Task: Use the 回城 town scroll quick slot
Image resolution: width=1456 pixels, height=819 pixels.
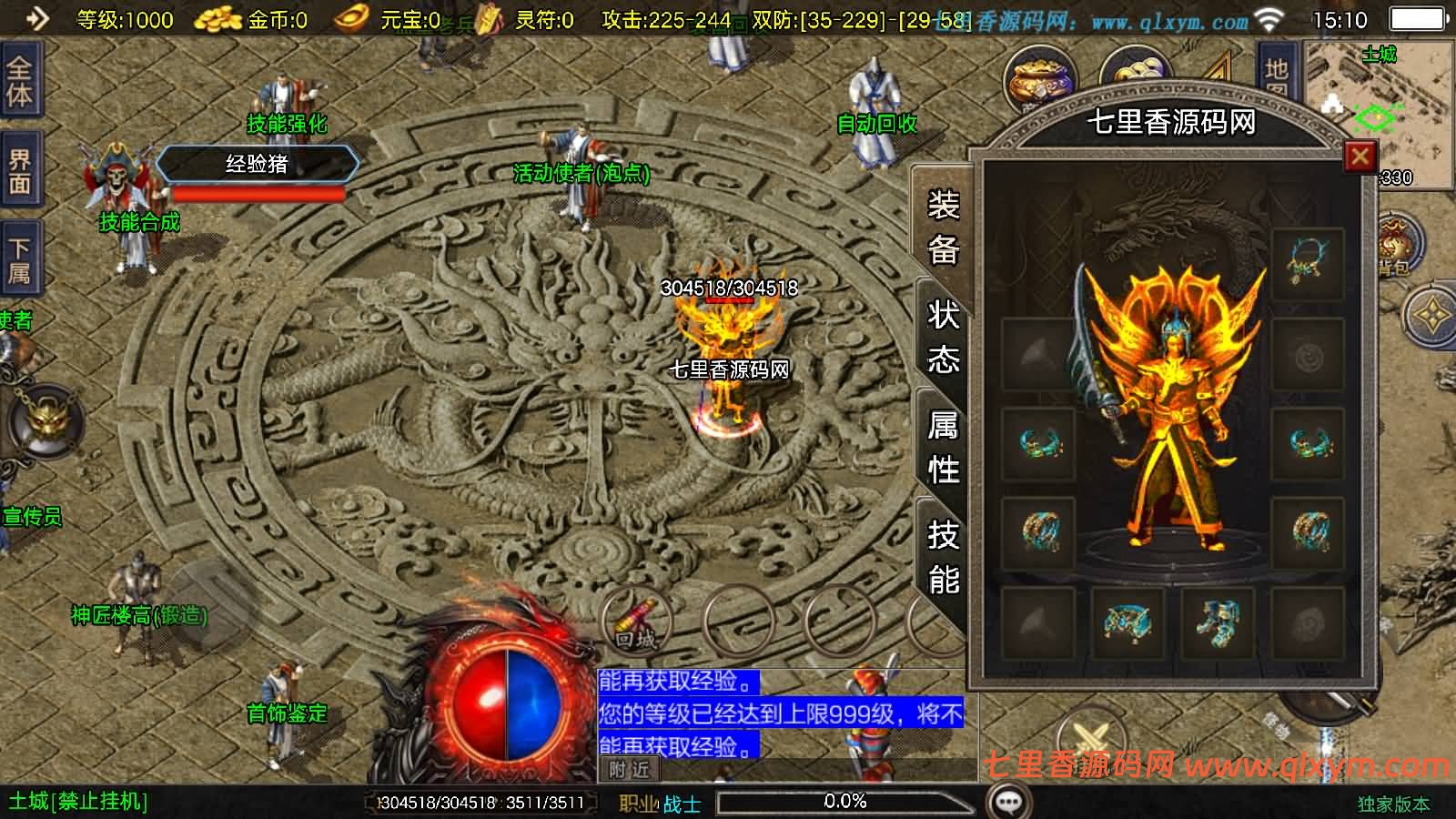Action: (x=635, y=621)
